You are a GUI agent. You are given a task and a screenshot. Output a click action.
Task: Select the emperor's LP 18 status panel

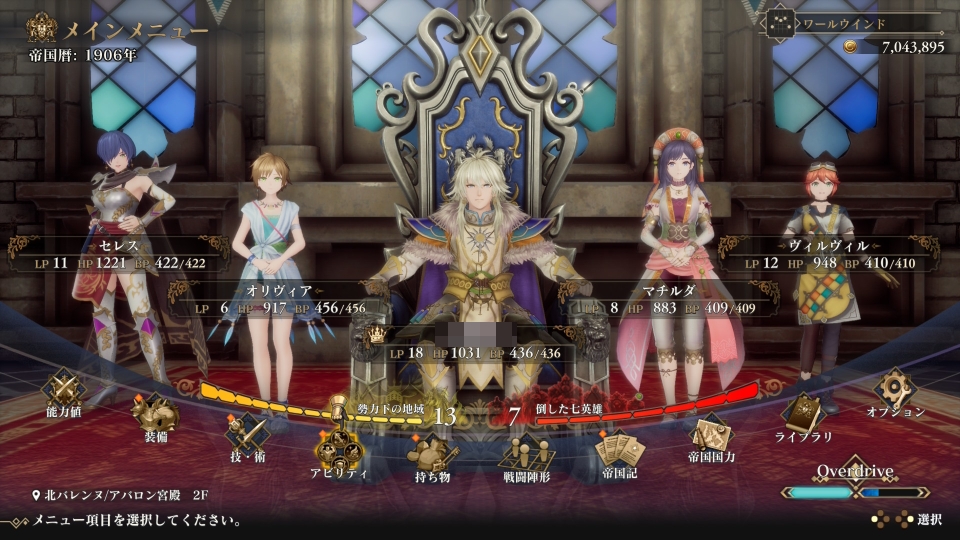coord(480,343)
